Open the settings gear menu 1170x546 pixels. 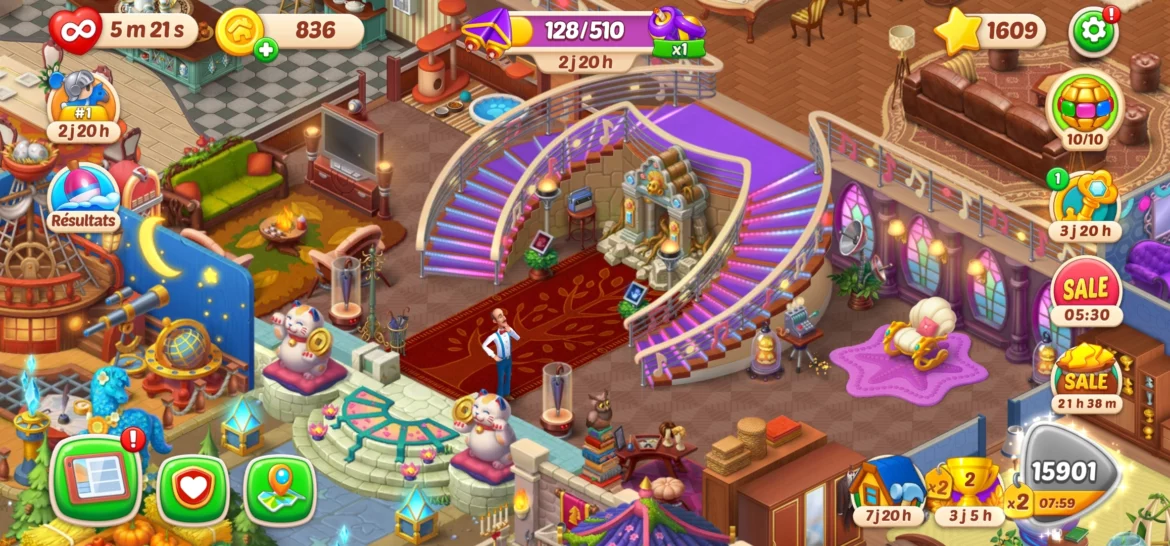click(1093, 31)
